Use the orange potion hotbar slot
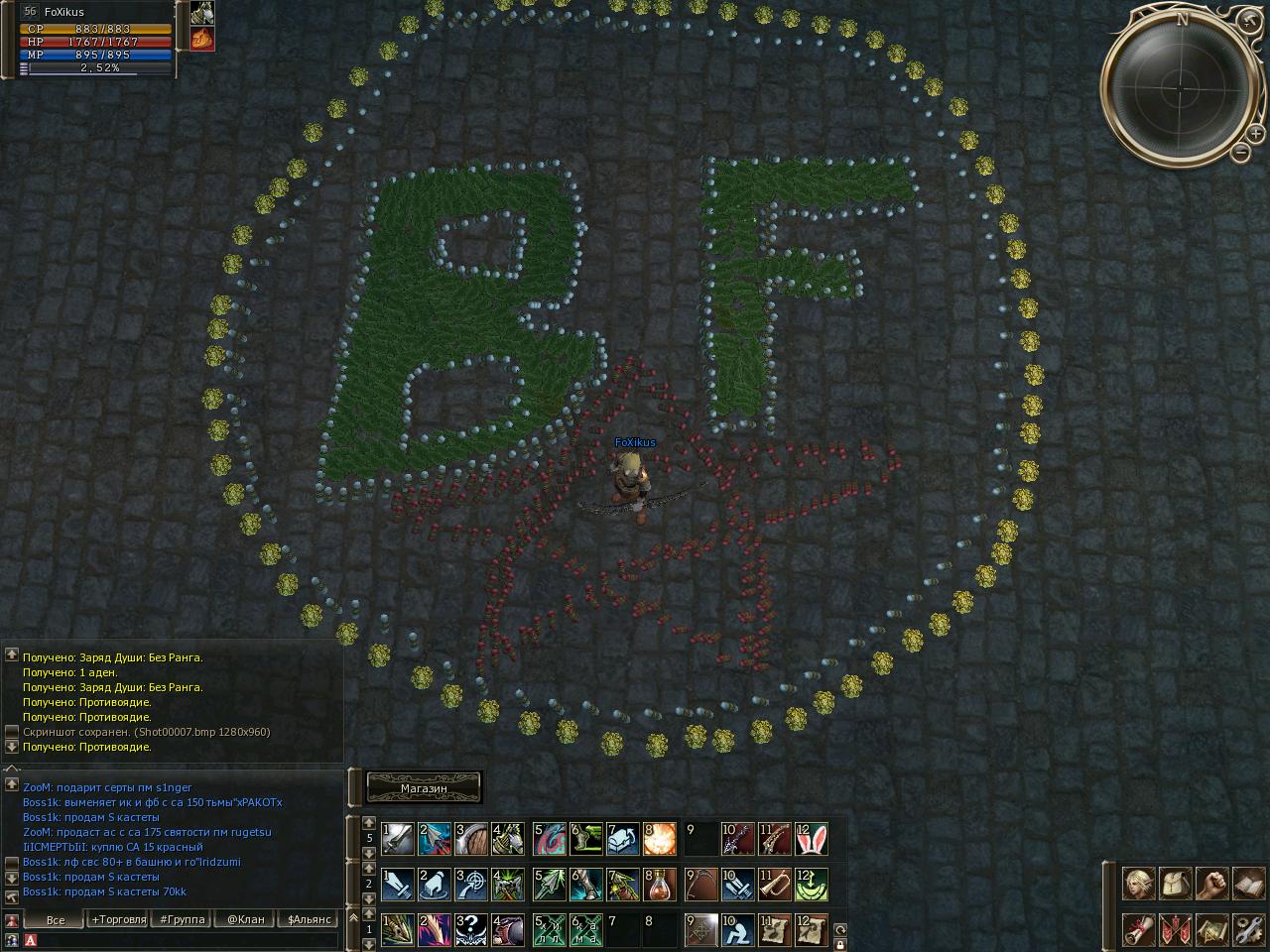The height and width of the screenshot is (952, 1270). click(x=660, y=884)
